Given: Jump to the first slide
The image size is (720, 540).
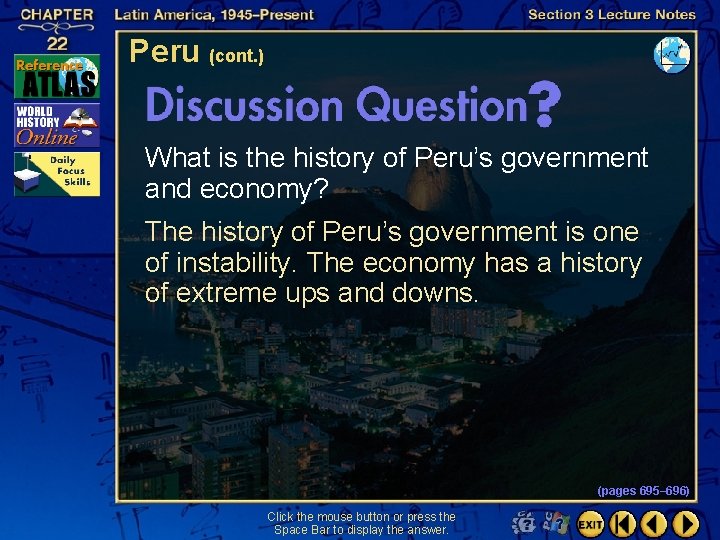Looking at the screenshot, I should click(x=622, y=523).
